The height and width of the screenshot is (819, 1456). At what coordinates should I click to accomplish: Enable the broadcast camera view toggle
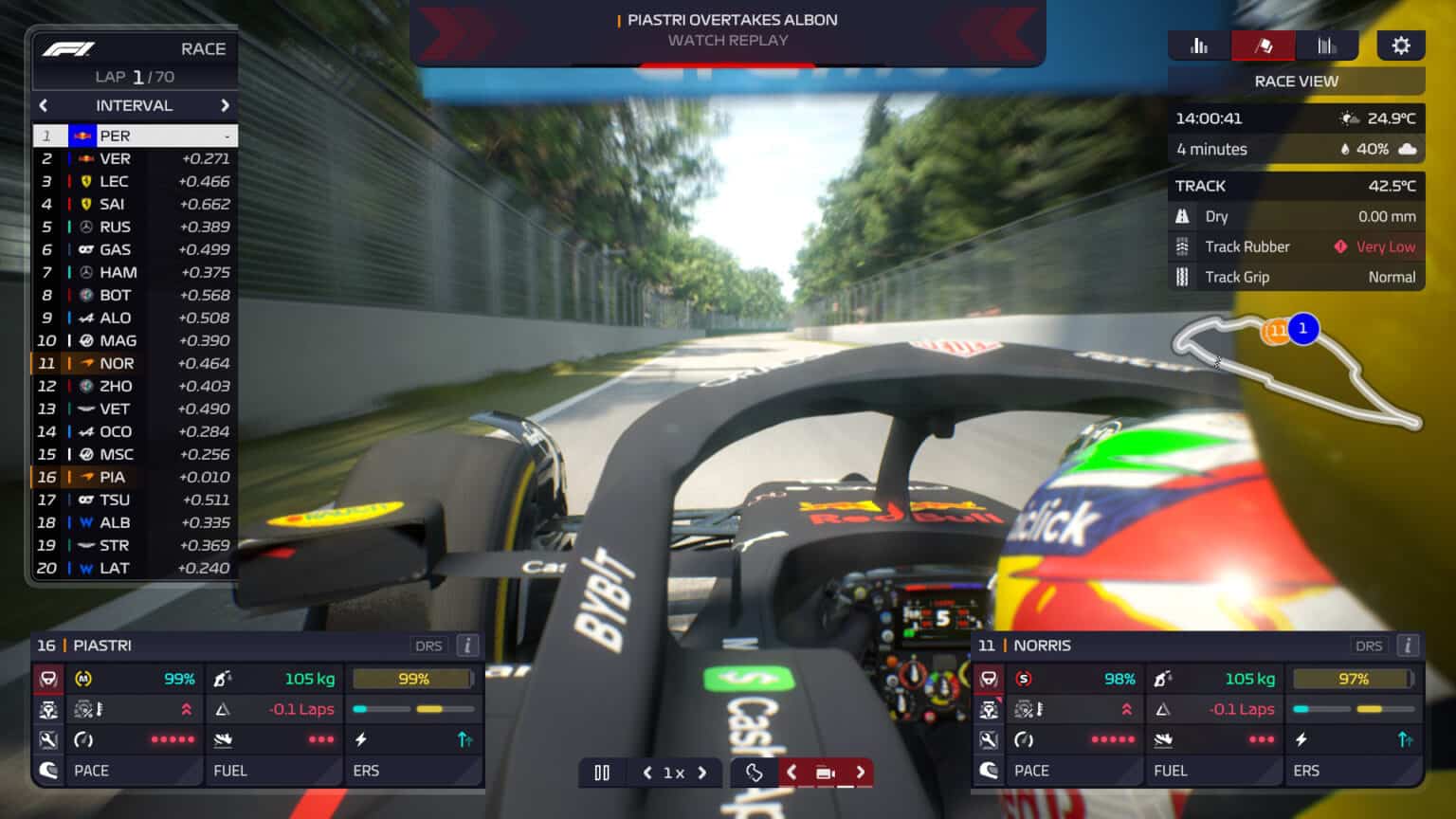[824, 773]
